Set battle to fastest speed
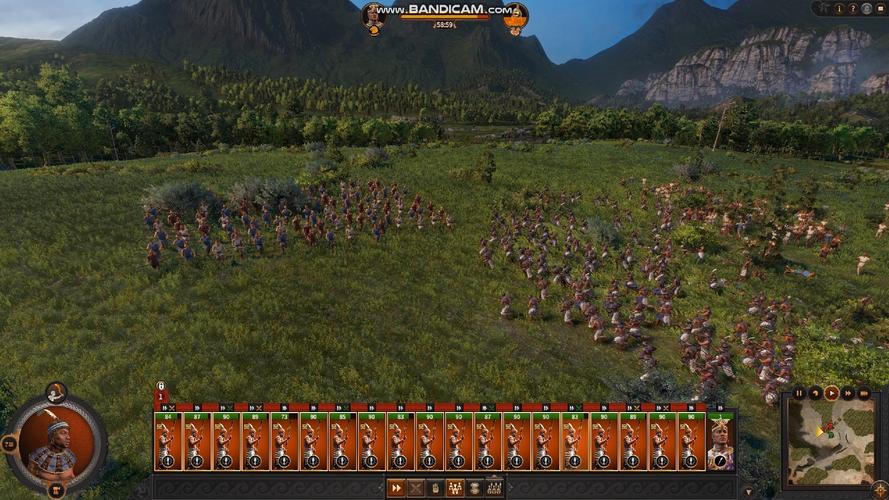The width and height of the screenshot is (889, 500). tap(864, 393)
